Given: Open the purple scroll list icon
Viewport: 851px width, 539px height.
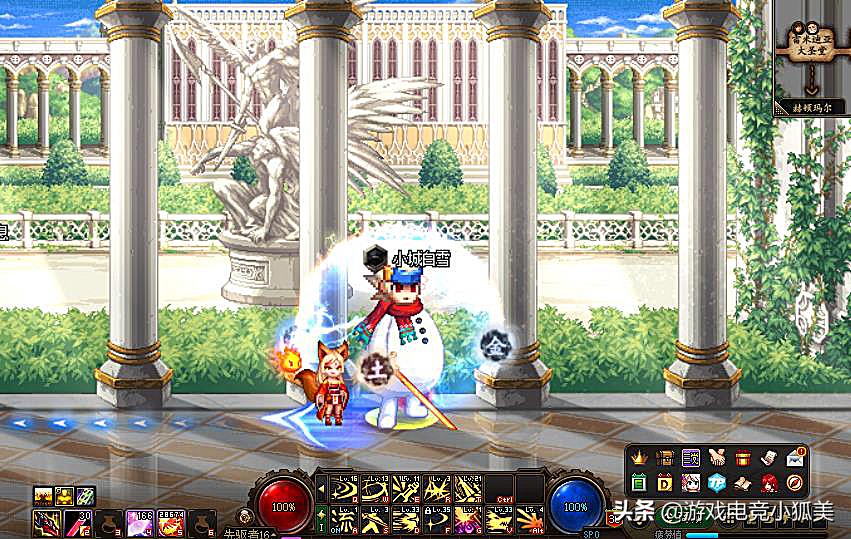Looking at the screenshot, I should (691, 458).
